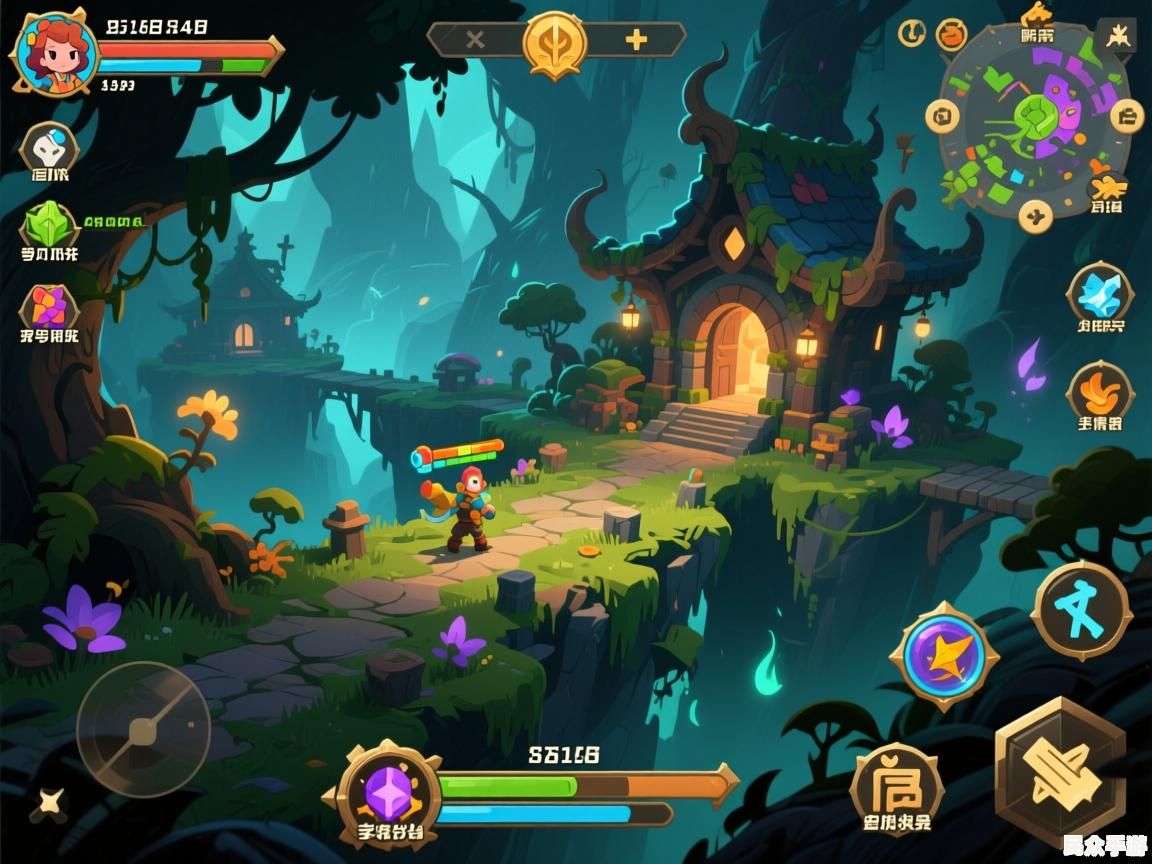Viewport: 1152px width, 864px height.
Task: Use the cyan rune ability button
Action: pos(1080,610)
